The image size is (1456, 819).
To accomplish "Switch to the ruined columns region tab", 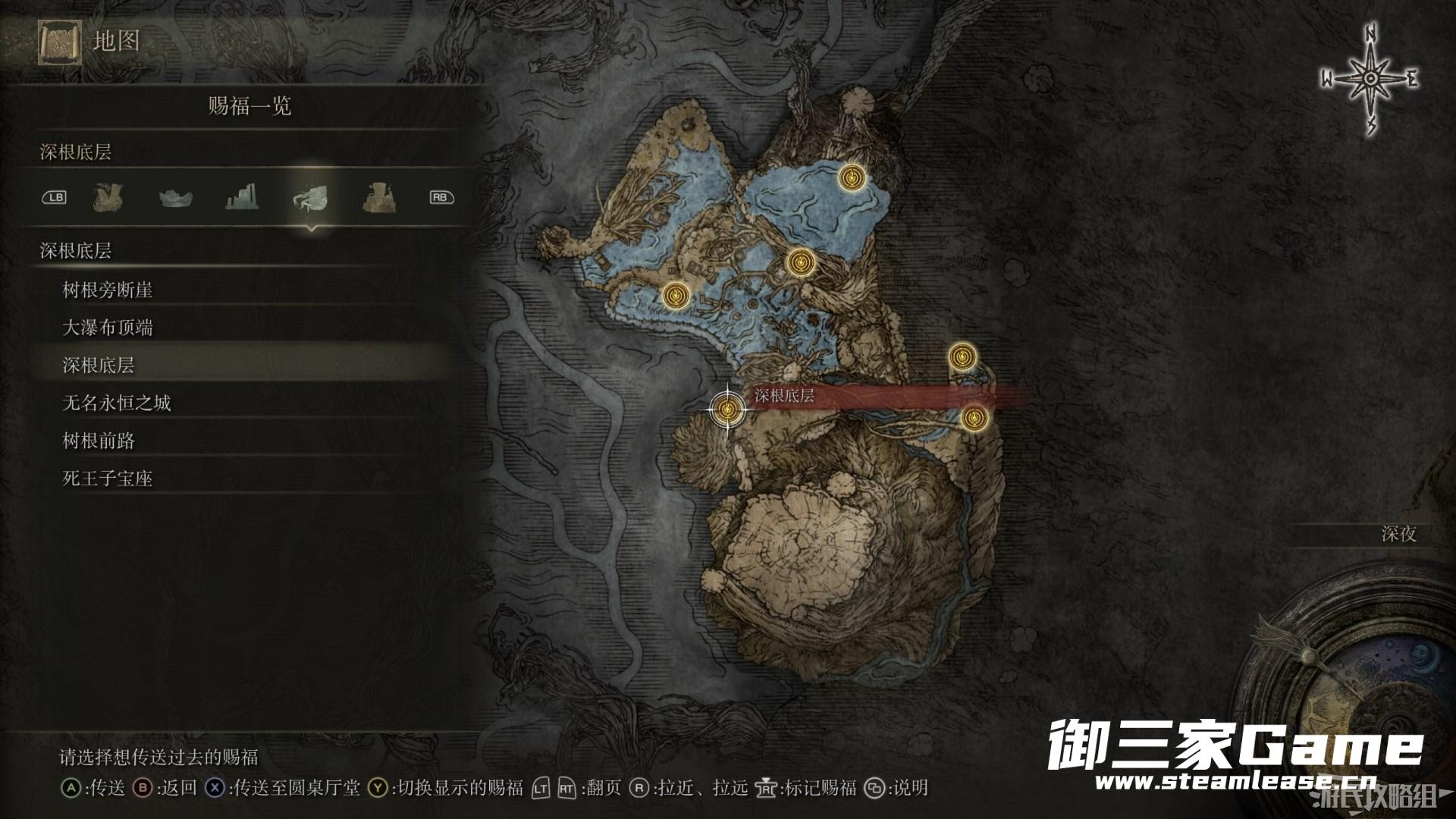I will click(242, 198).
